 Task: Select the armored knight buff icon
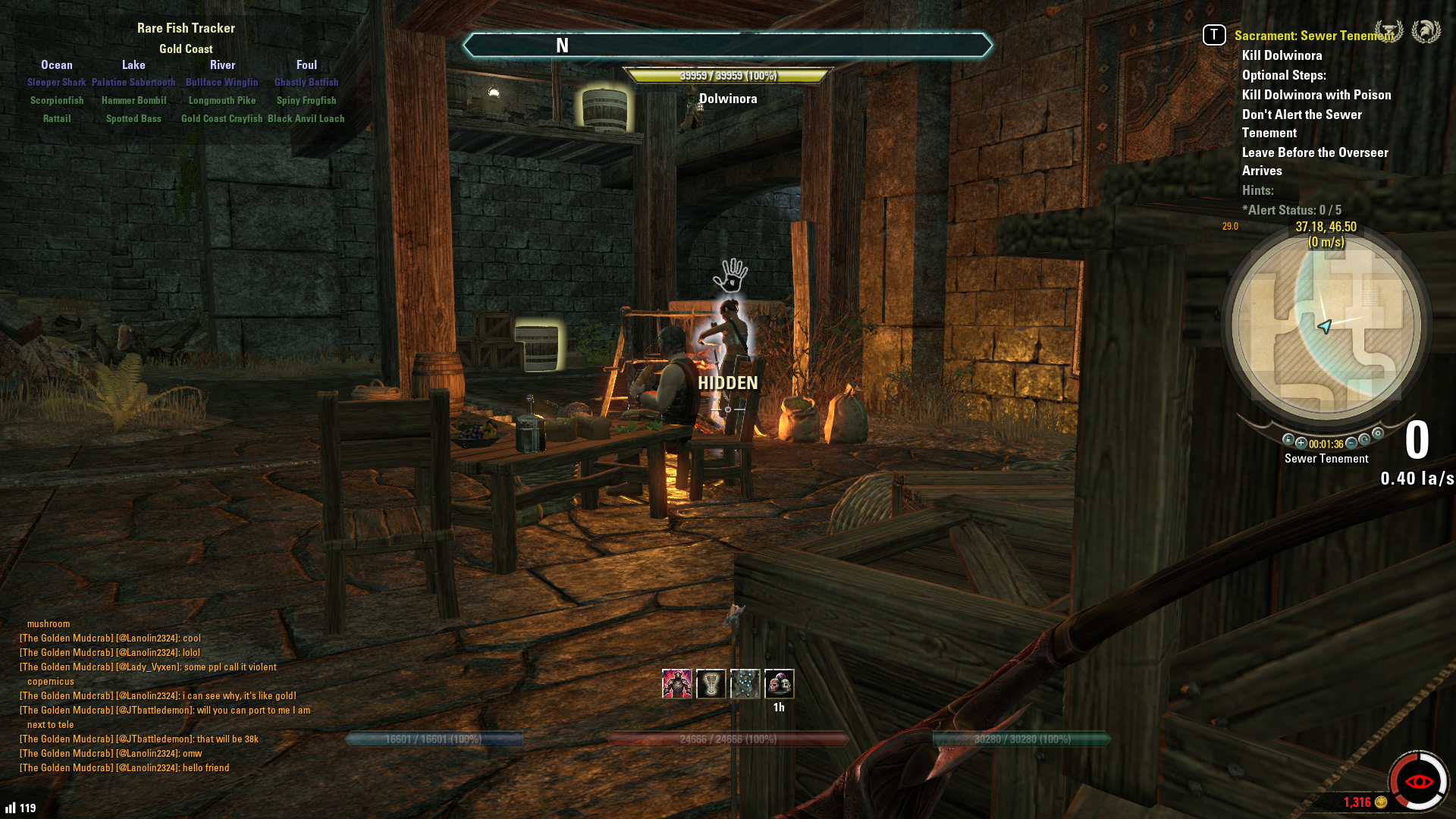point(676,684)
